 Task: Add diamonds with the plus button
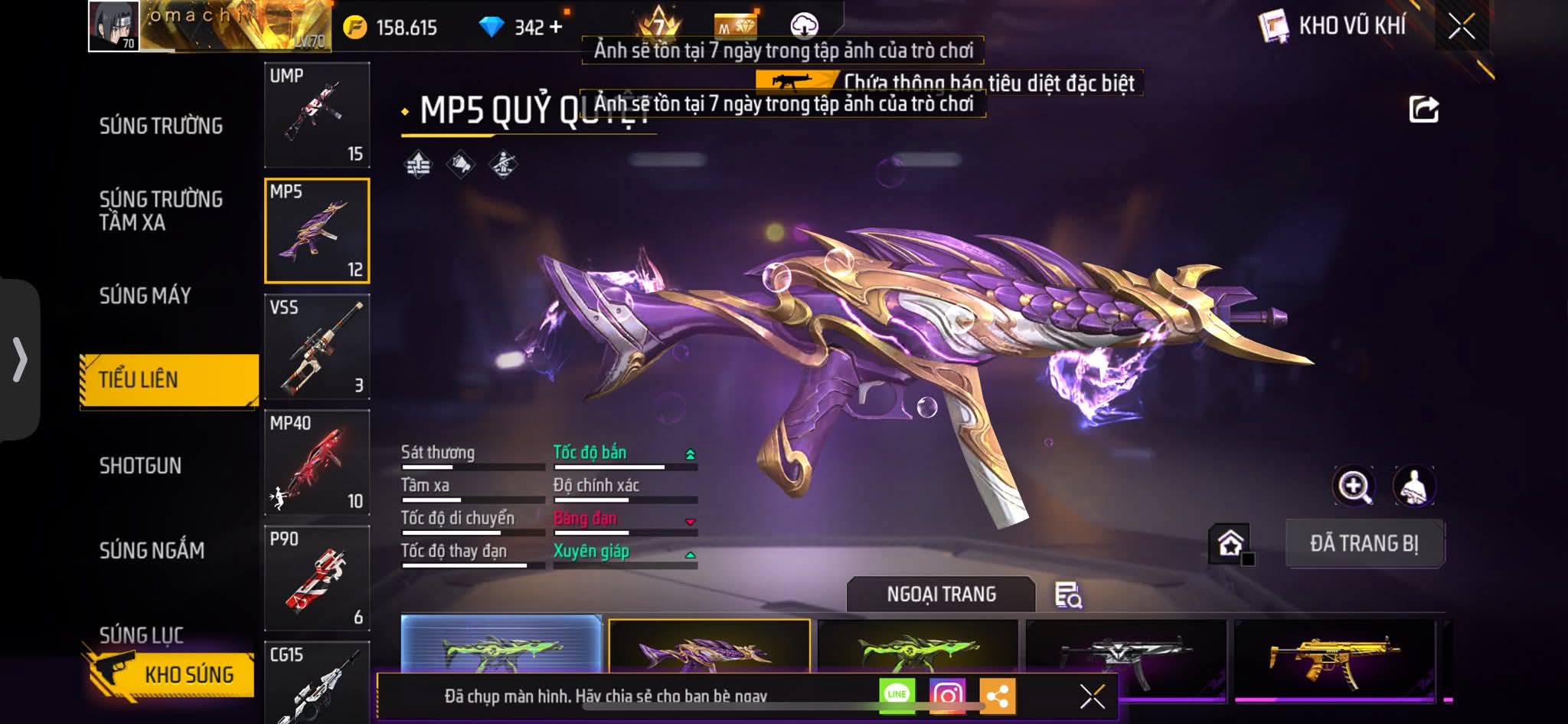(x=556, y=28)
